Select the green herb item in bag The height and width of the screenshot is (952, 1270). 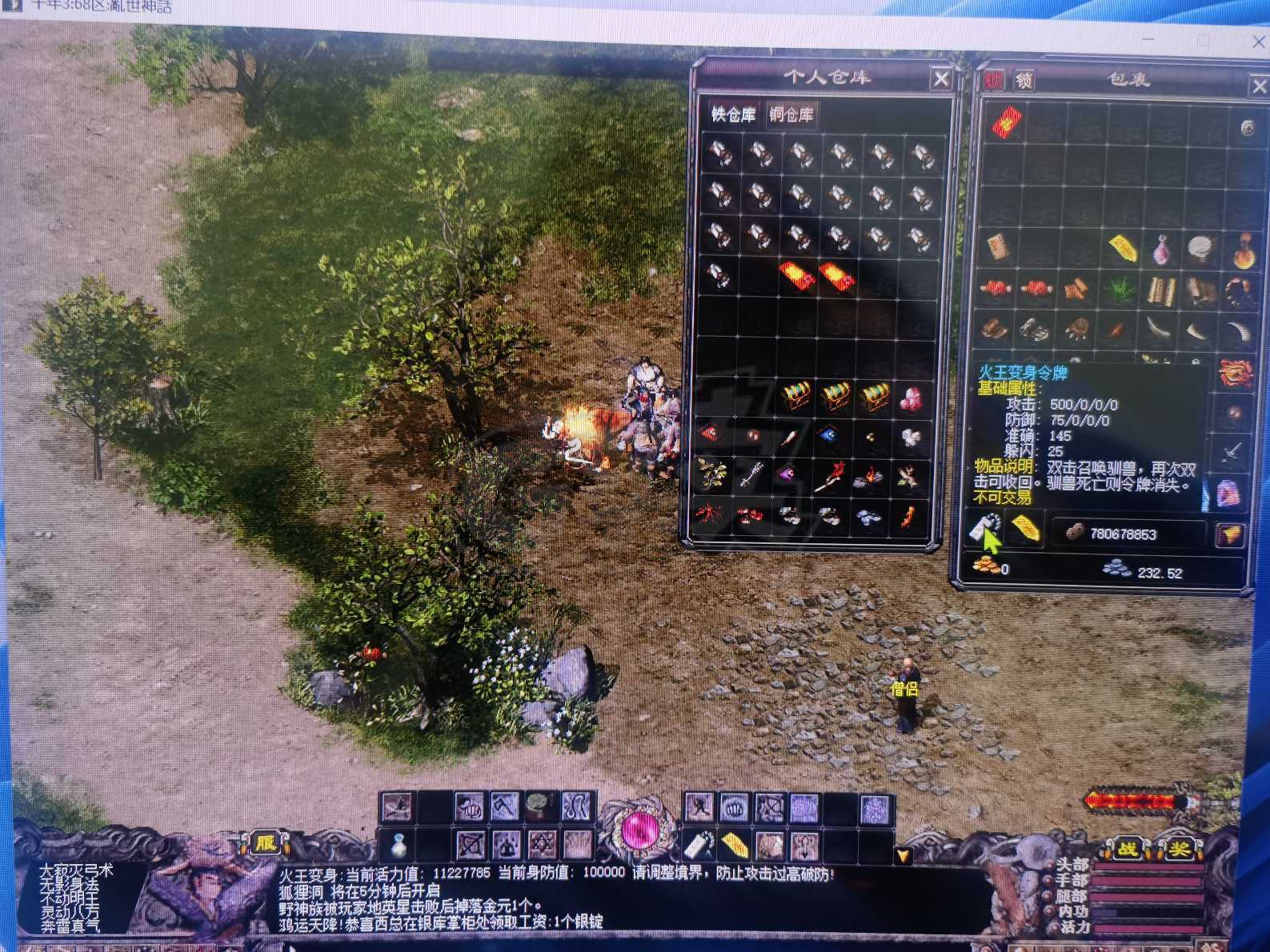[1120, 289]
